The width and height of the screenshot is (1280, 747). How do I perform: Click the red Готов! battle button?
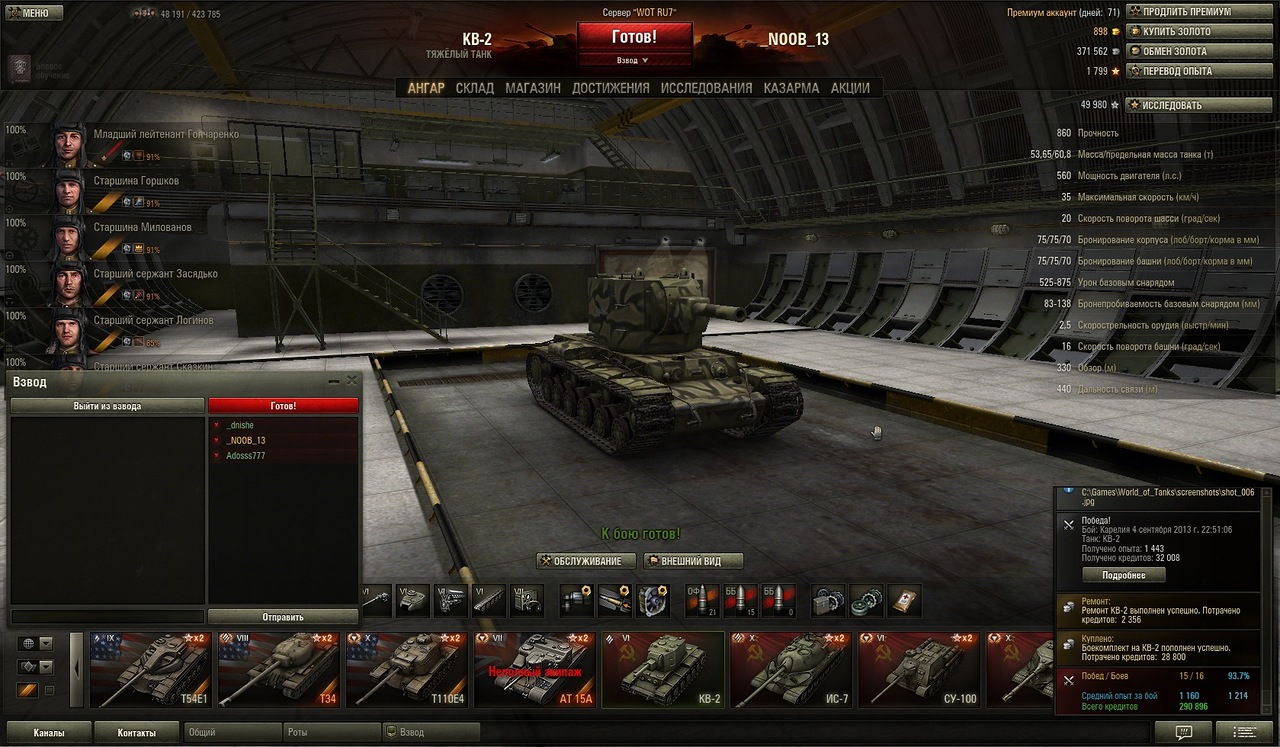pyautogui.click(x=634, y=37)
